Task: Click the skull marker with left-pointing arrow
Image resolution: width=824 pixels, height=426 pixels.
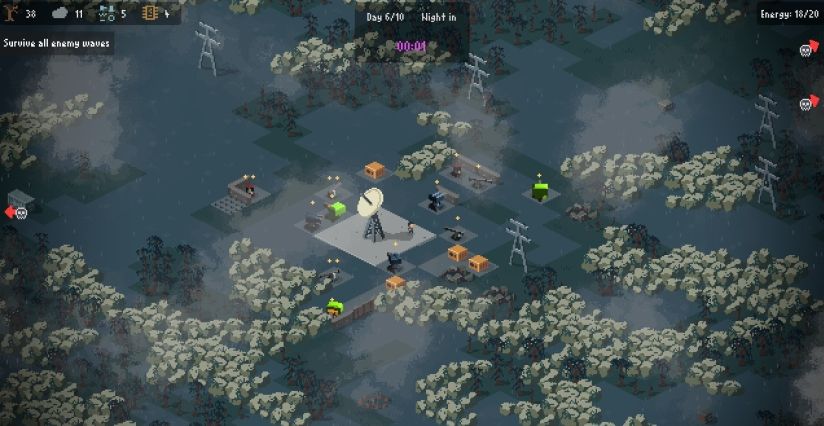Action: (17, 212)
